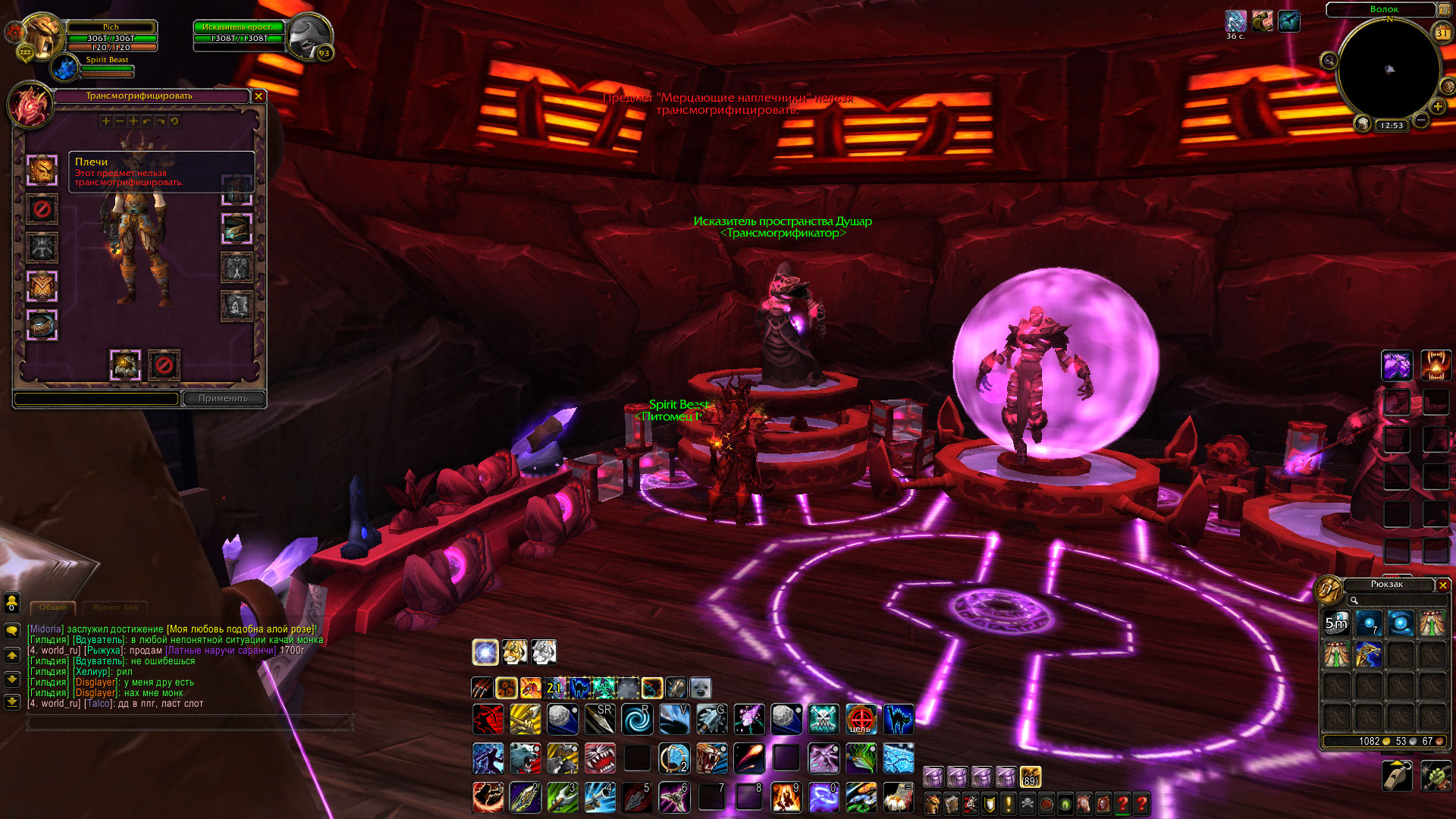Zoom out the minimap
This screenshot has width=1456, height=819.
tap(1421, 121)
